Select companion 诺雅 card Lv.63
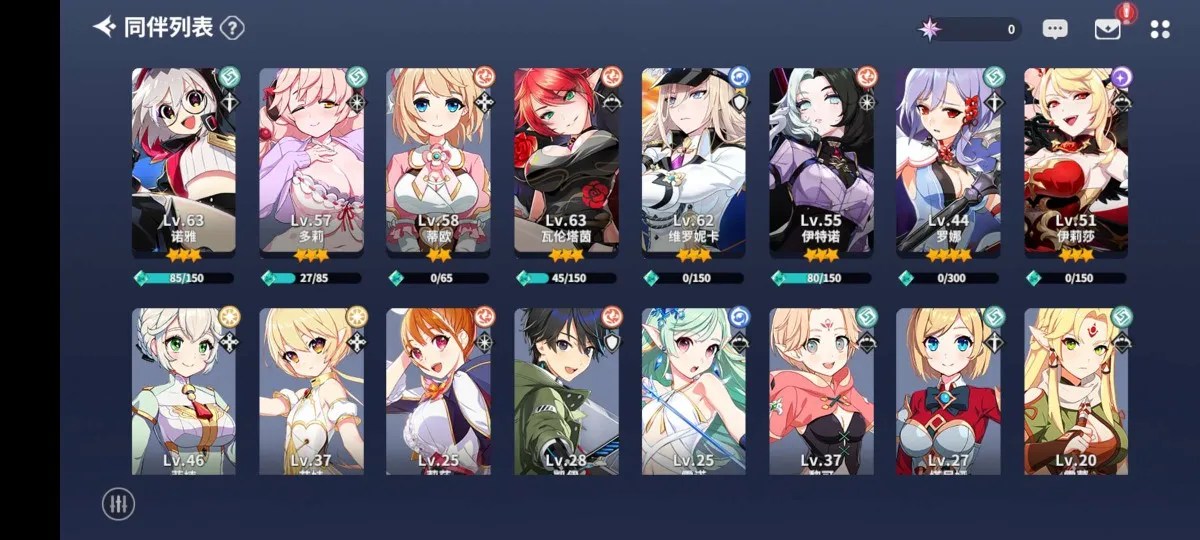This screenshot has width=1200, height=540. coord(184,160)
